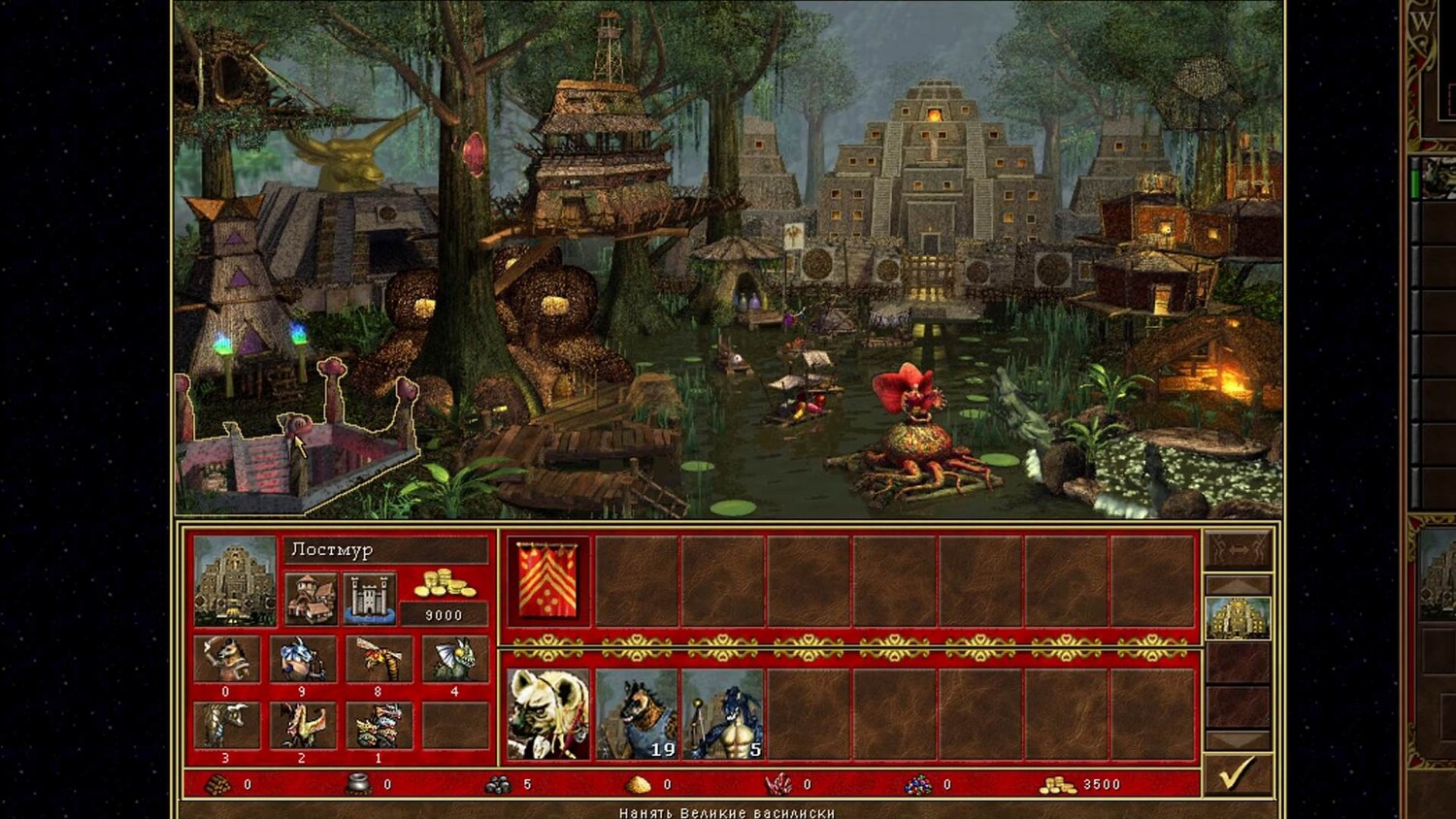Click the red garrison banner slot

coord(548,581)
